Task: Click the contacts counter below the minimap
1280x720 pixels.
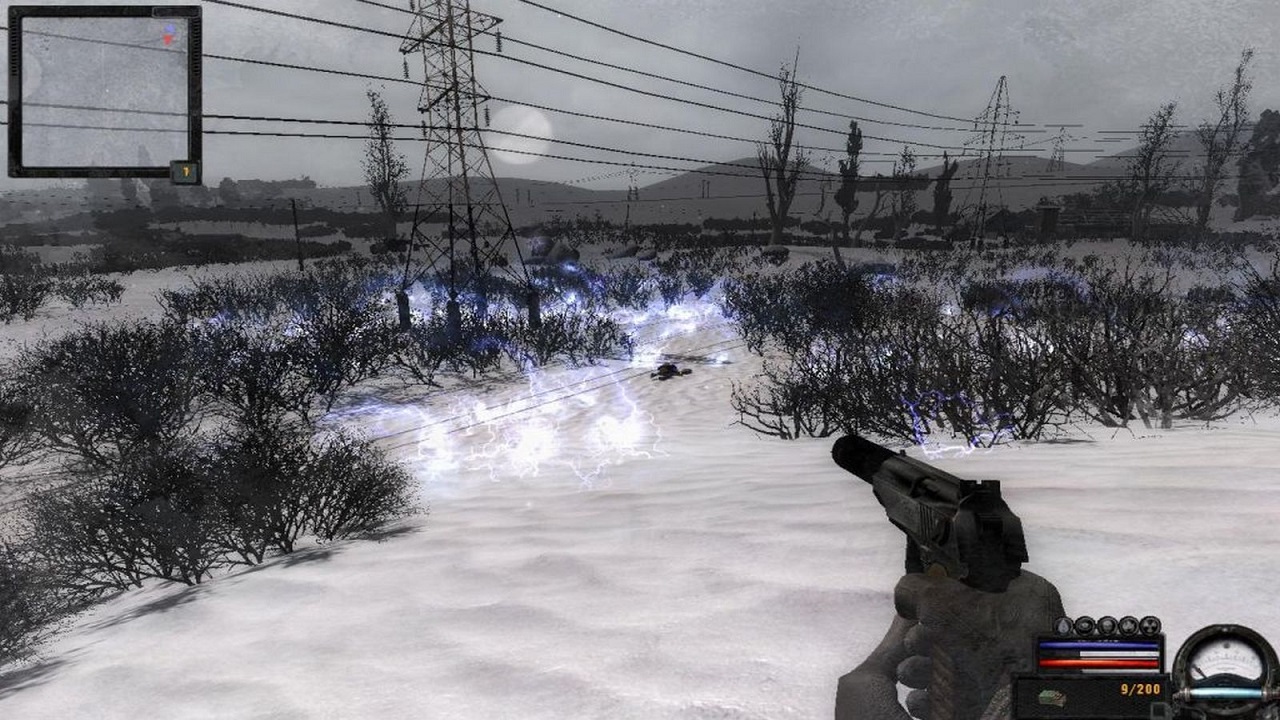Action: 185,172
